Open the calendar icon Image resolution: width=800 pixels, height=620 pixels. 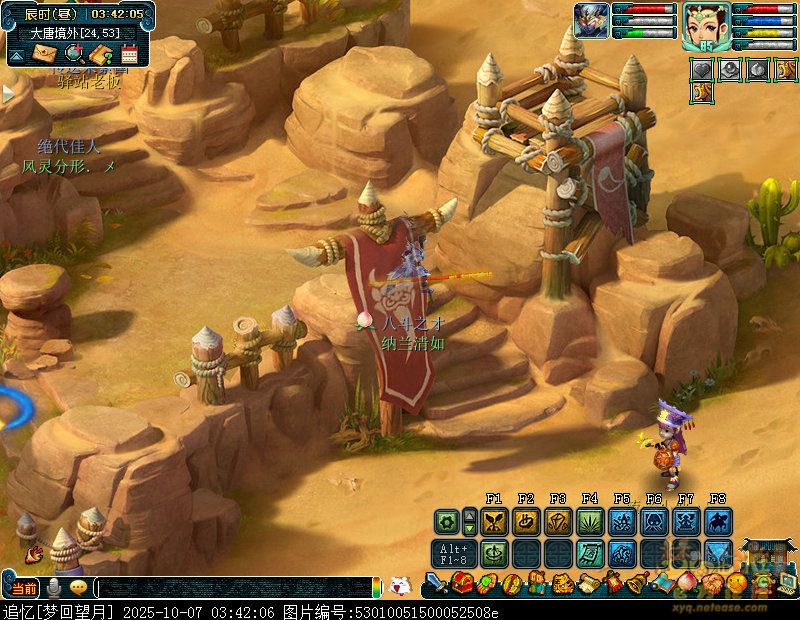pos(128,54)
